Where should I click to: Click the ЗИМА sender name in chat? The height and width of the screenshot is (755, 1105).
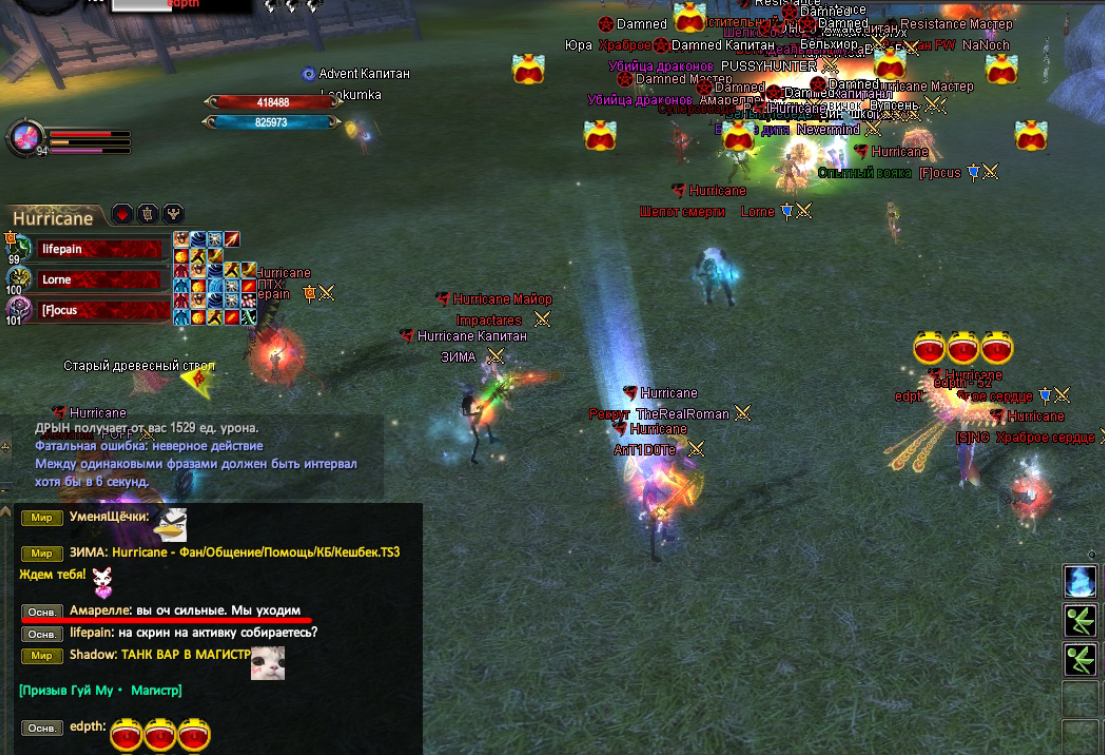tap(87, 552)
